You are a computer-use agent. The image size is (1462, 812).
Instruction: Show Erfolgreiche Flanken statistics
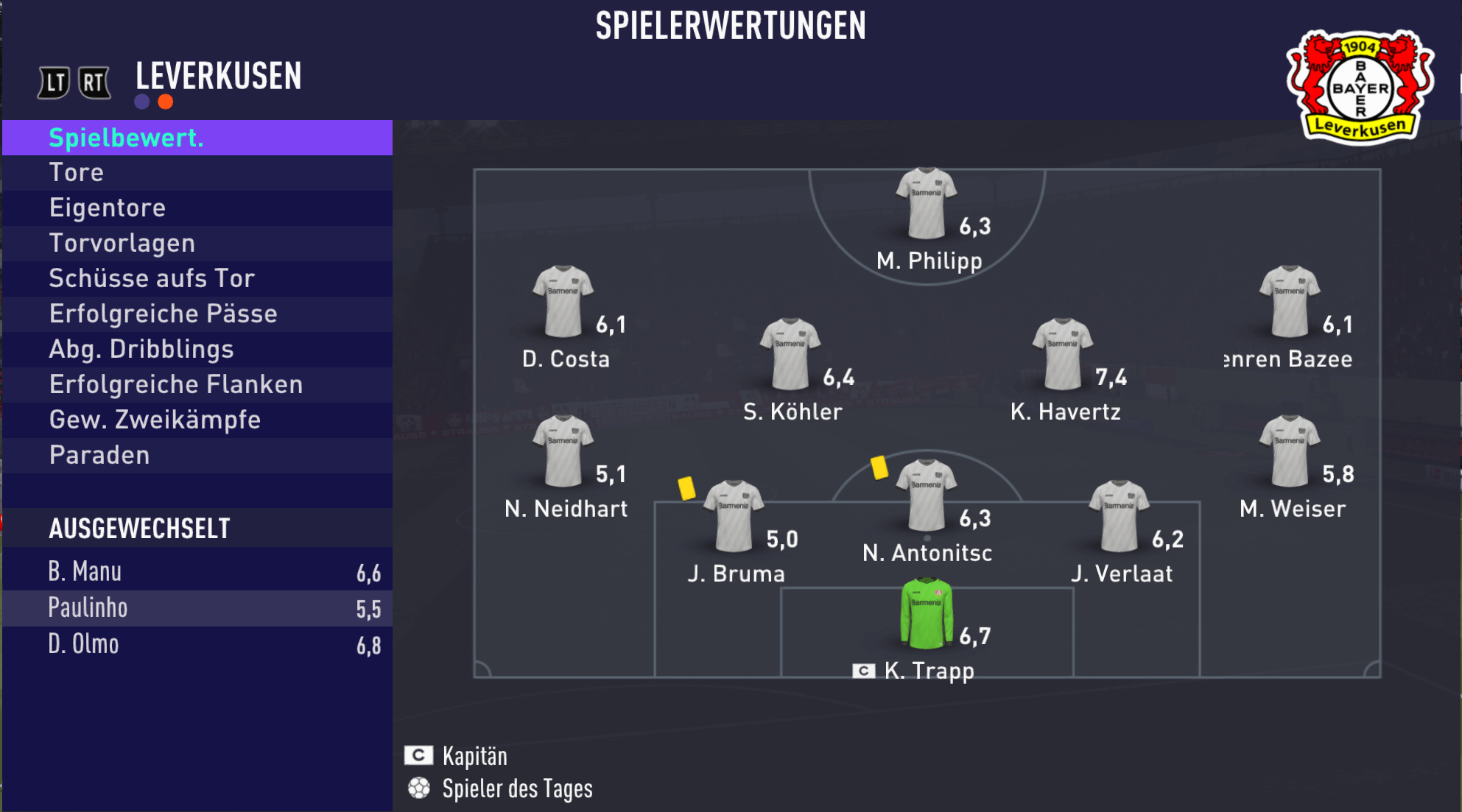tap(197, 385)
